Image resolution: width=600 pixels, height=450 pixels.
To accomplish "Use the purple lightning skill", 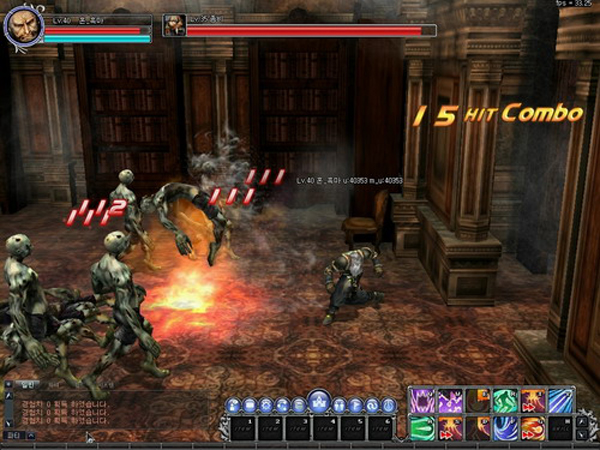I will click(x=449, y=401).
